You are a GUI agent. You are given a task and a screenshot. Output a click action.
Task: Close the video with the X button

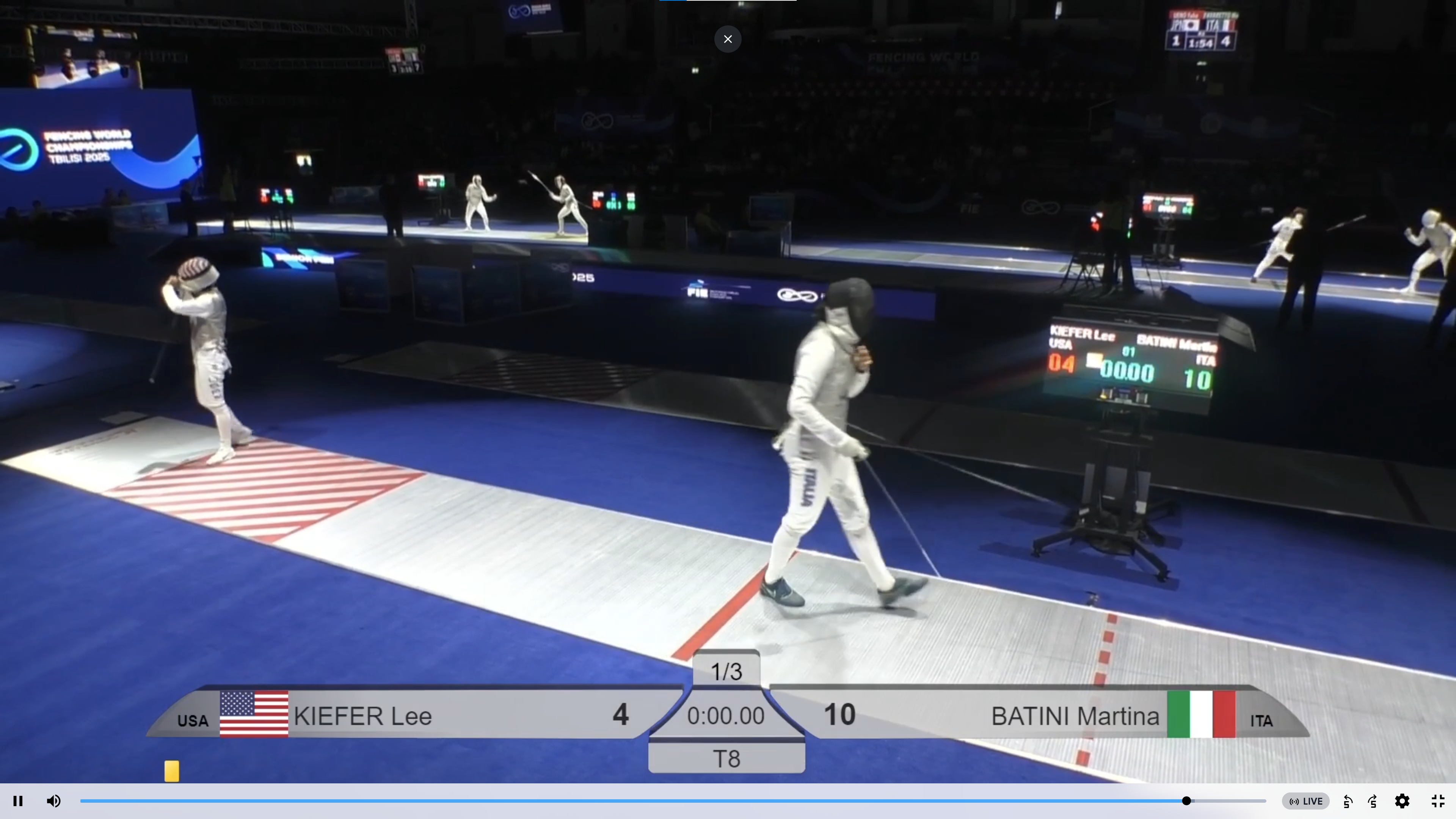pyautogui.click(x=728, y=39)
